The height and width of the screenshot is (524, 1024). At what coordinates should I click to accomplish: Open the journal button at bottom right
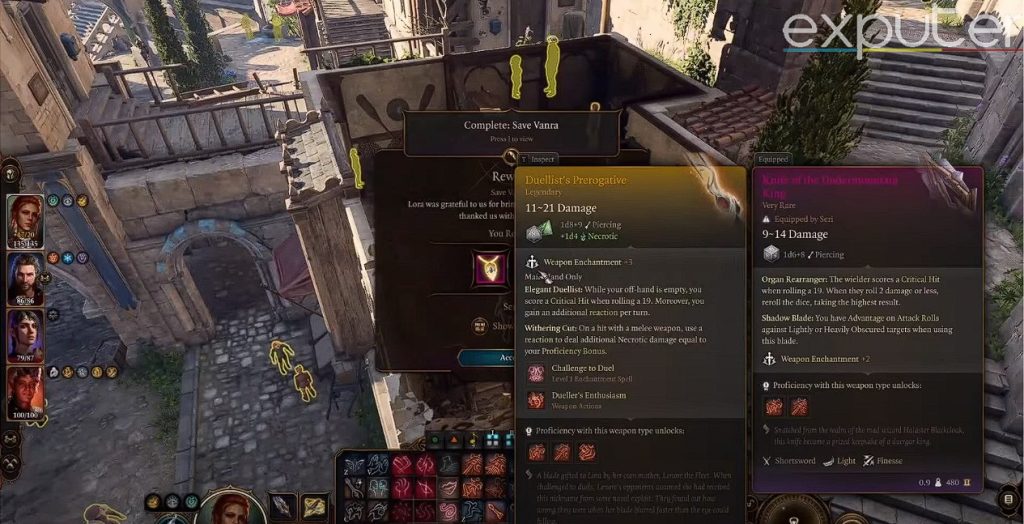coord(1010,498)
